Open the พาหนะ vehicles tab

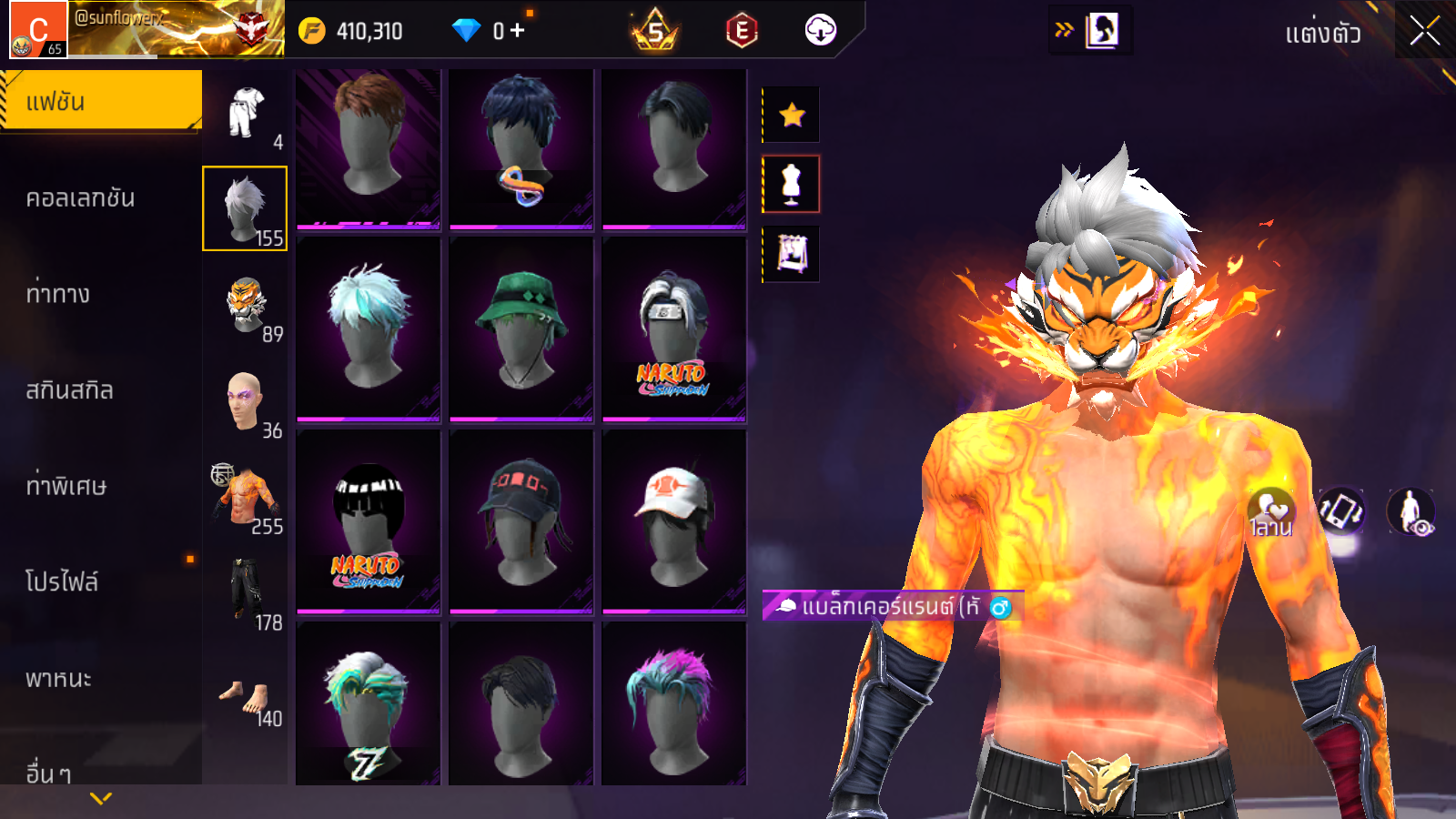tap(59, 678)
